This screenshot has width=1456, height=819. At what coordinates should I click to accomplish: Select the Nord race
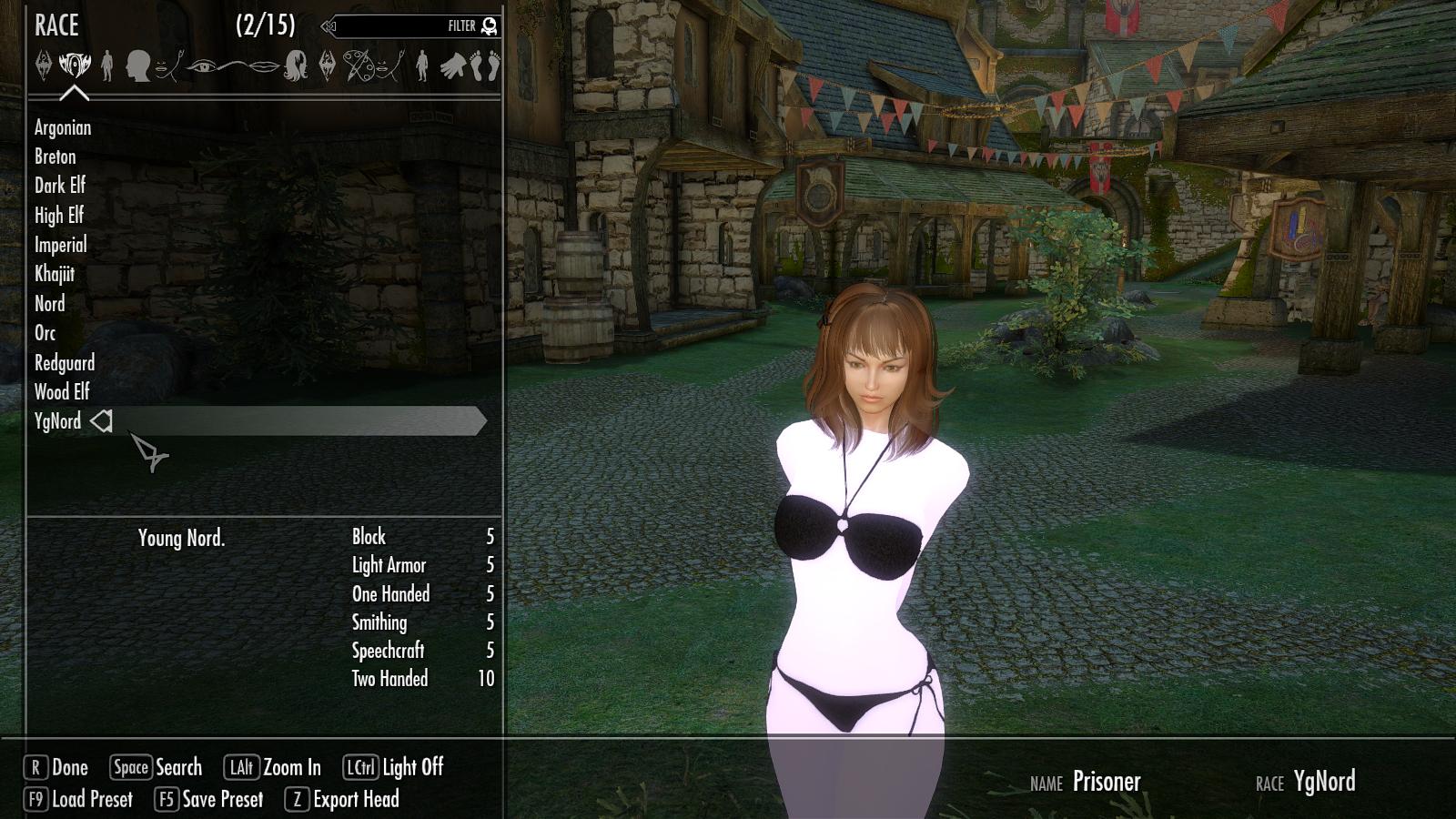[50, 304]
